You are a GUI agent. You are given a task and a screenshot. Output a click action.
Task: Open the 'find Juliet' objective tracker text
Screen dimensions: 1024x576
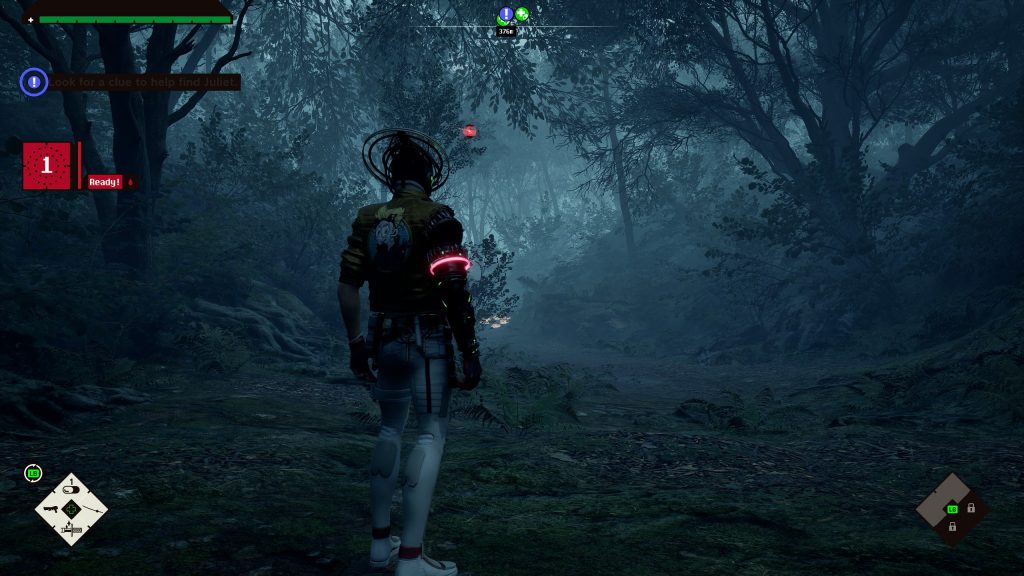tap(146, 82)
